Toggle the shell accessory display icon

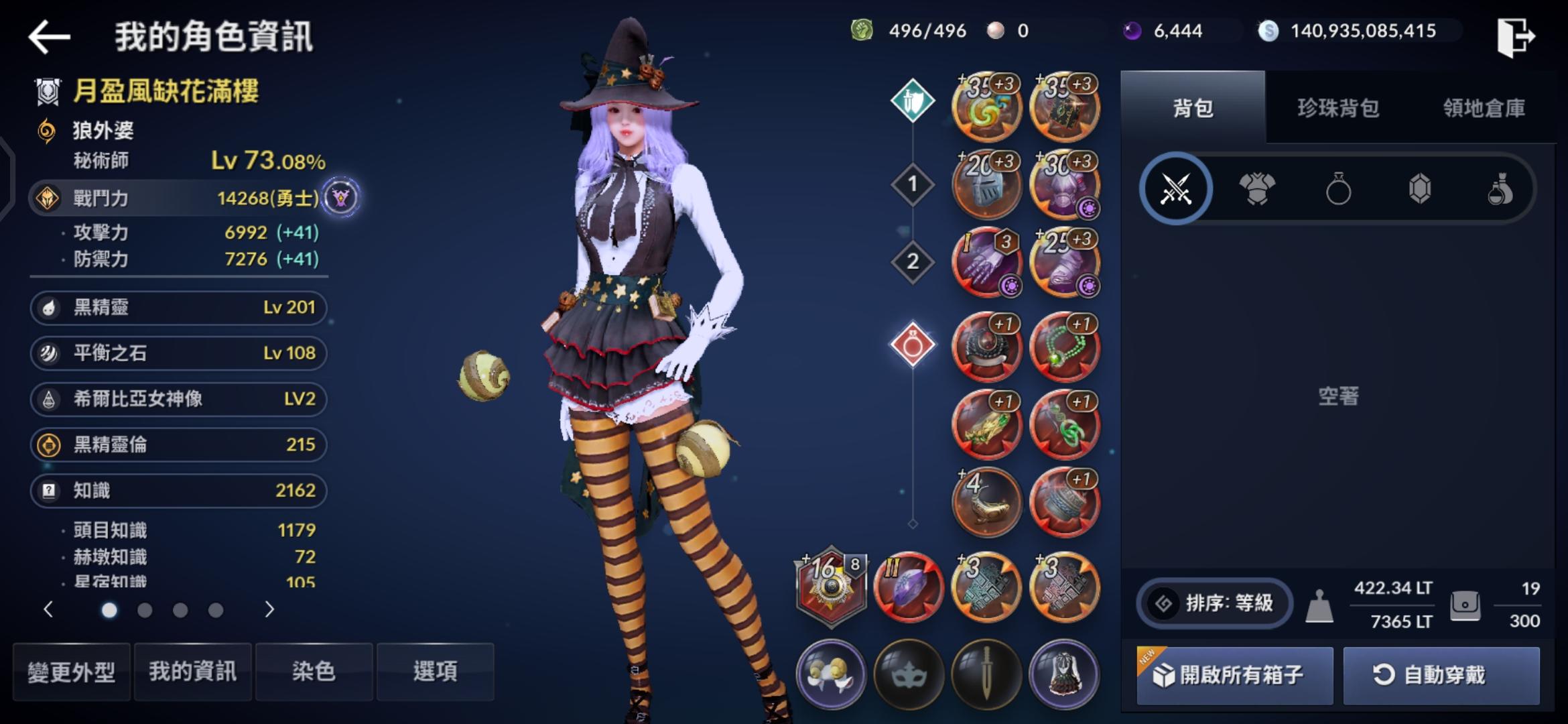click(831, 675)
